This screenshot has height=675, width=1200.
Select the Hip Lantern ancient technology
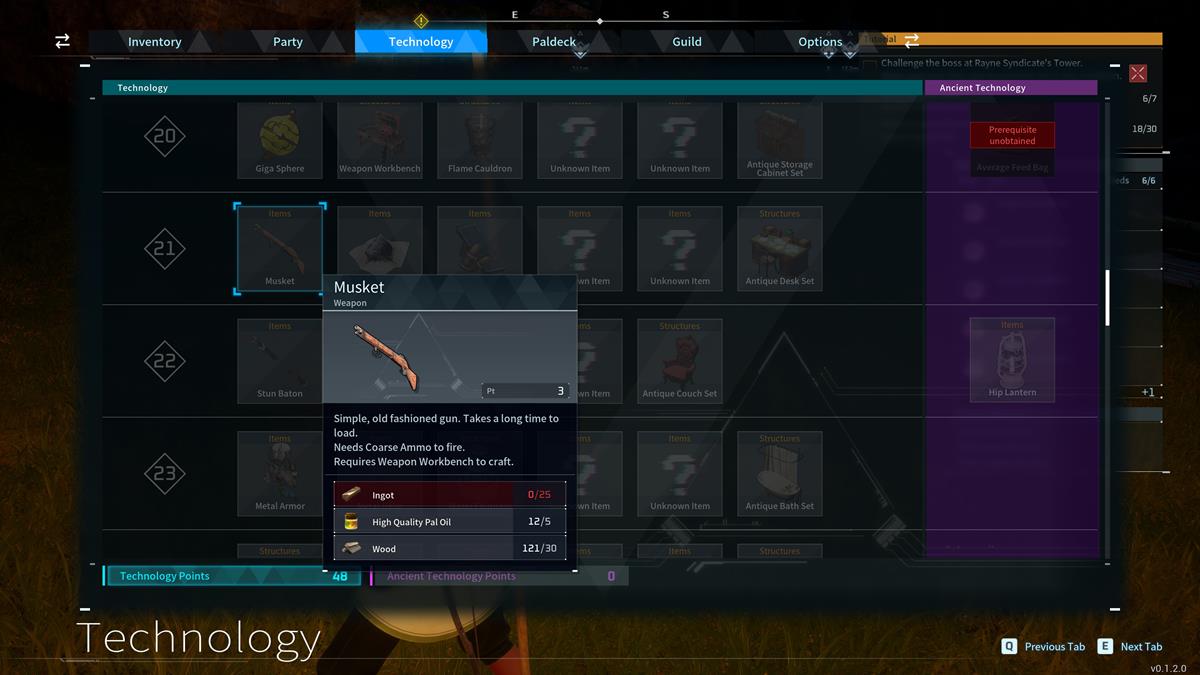pyautogui.click(x=1012, y=359)
